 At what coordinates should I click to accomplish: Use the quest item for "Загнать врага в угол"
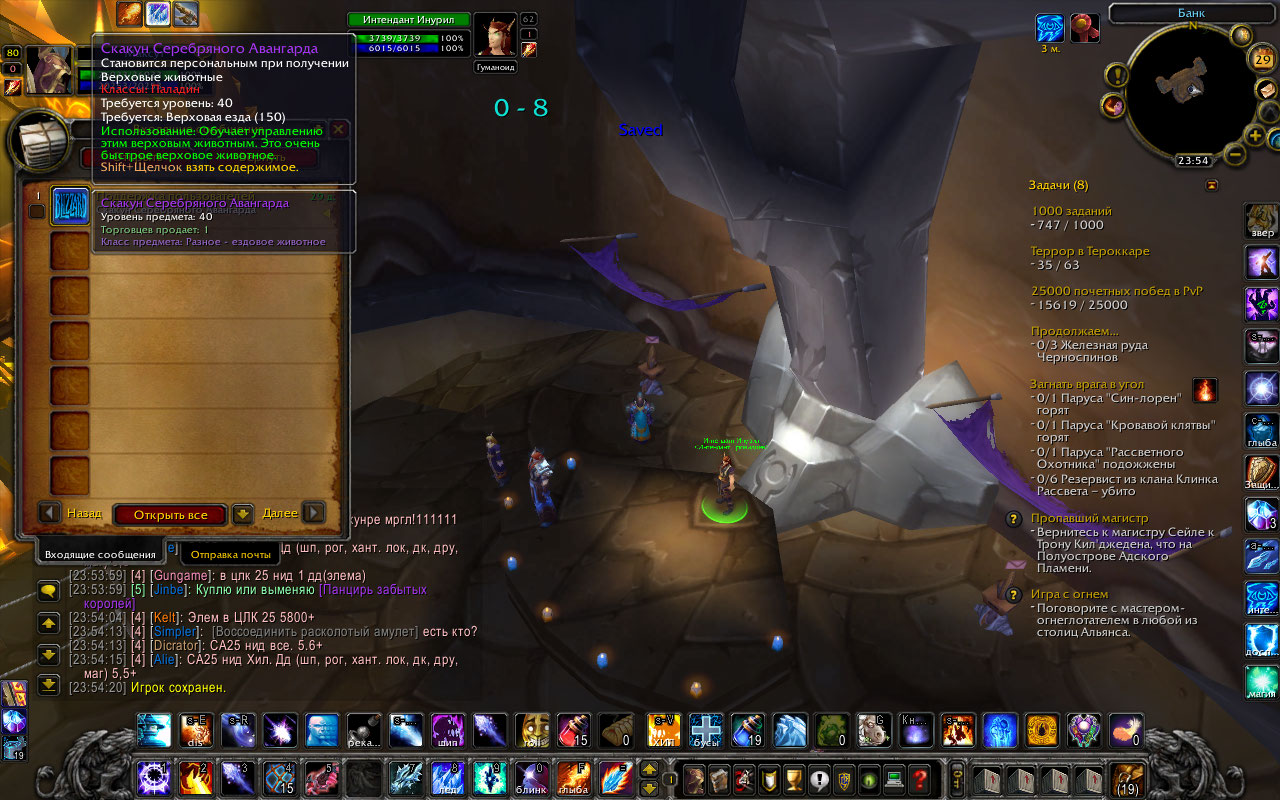click(x=1206, y=390)
